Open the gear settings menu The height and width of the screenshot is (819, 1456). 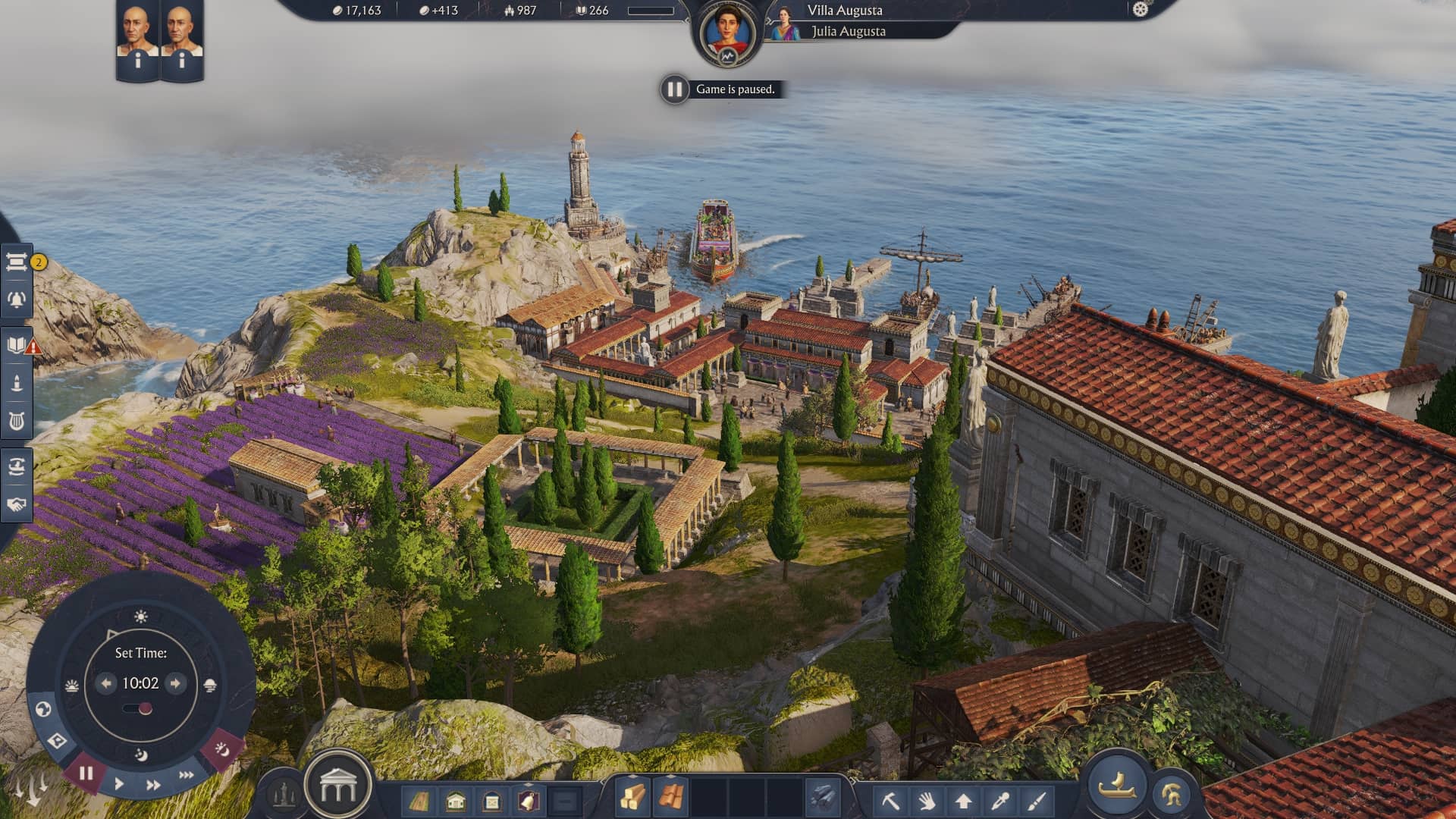click(1141, 10)
